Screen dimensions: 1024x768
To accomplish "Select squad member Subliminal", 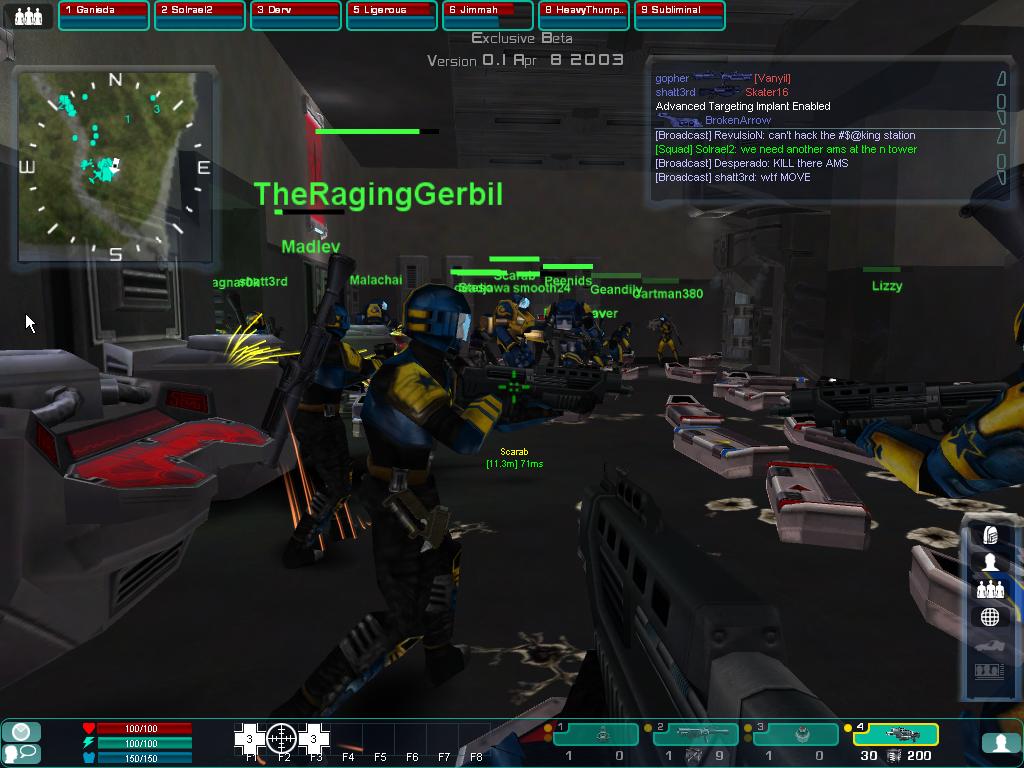I will tap(679, 15).
